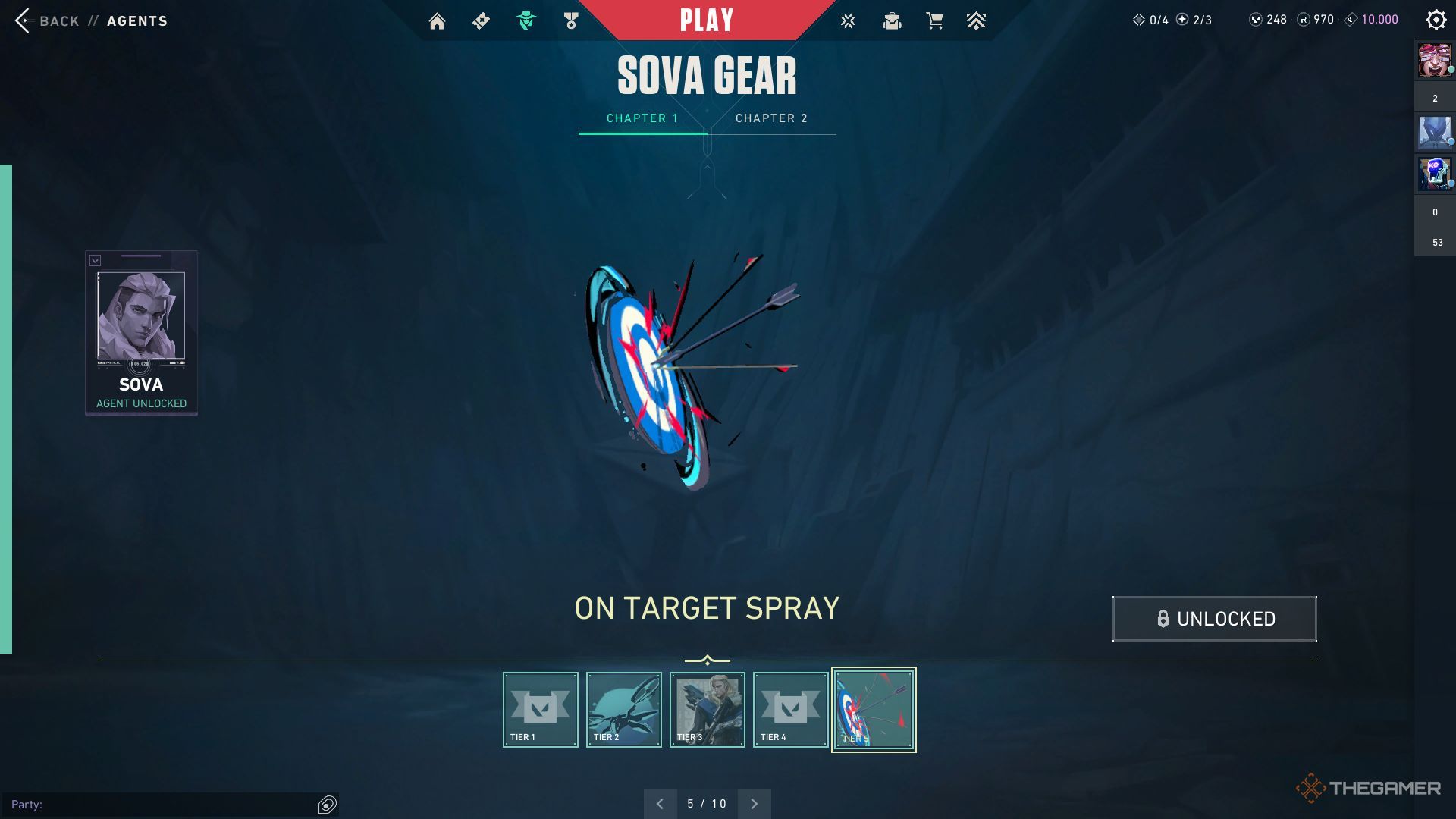This screenshot has width=1456, height=819.
Task: Go to the previous reward page
Action: 660,804
